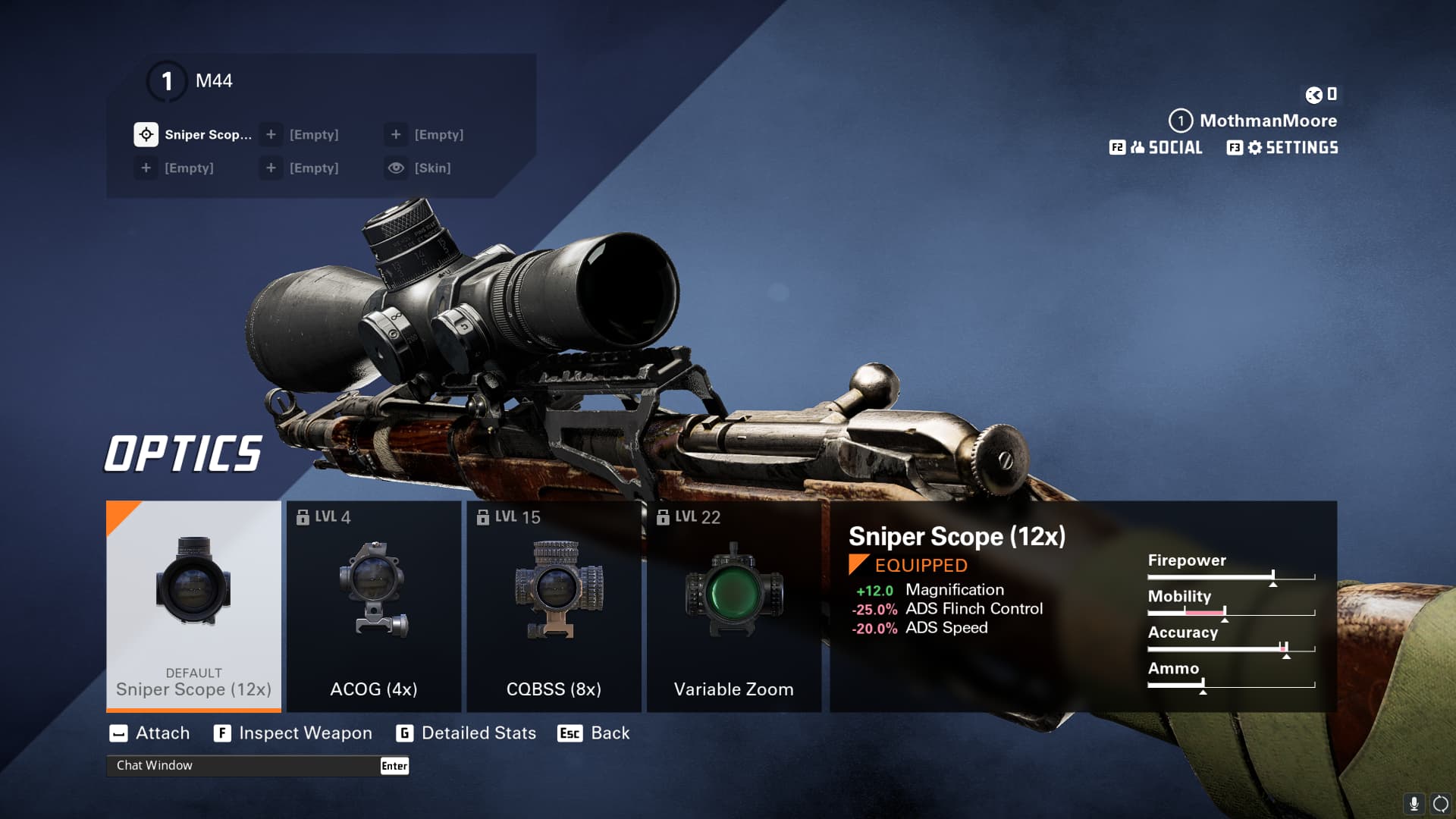Image resolution: width=1456 pixels, height=819 pixels.
Task: Click the Attach button
Action: (150, 733)
